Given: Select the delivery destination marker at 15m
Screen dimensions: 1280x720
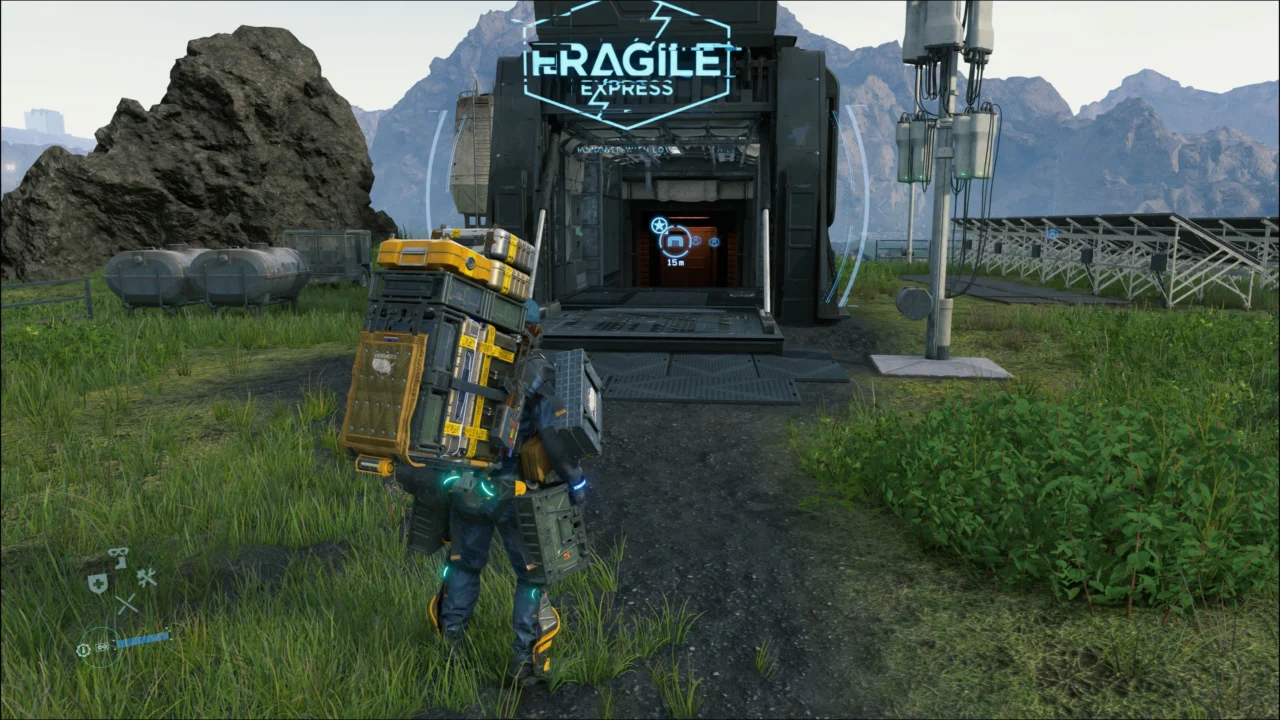Looking at the screenshot, I should (x=675, y=241).
